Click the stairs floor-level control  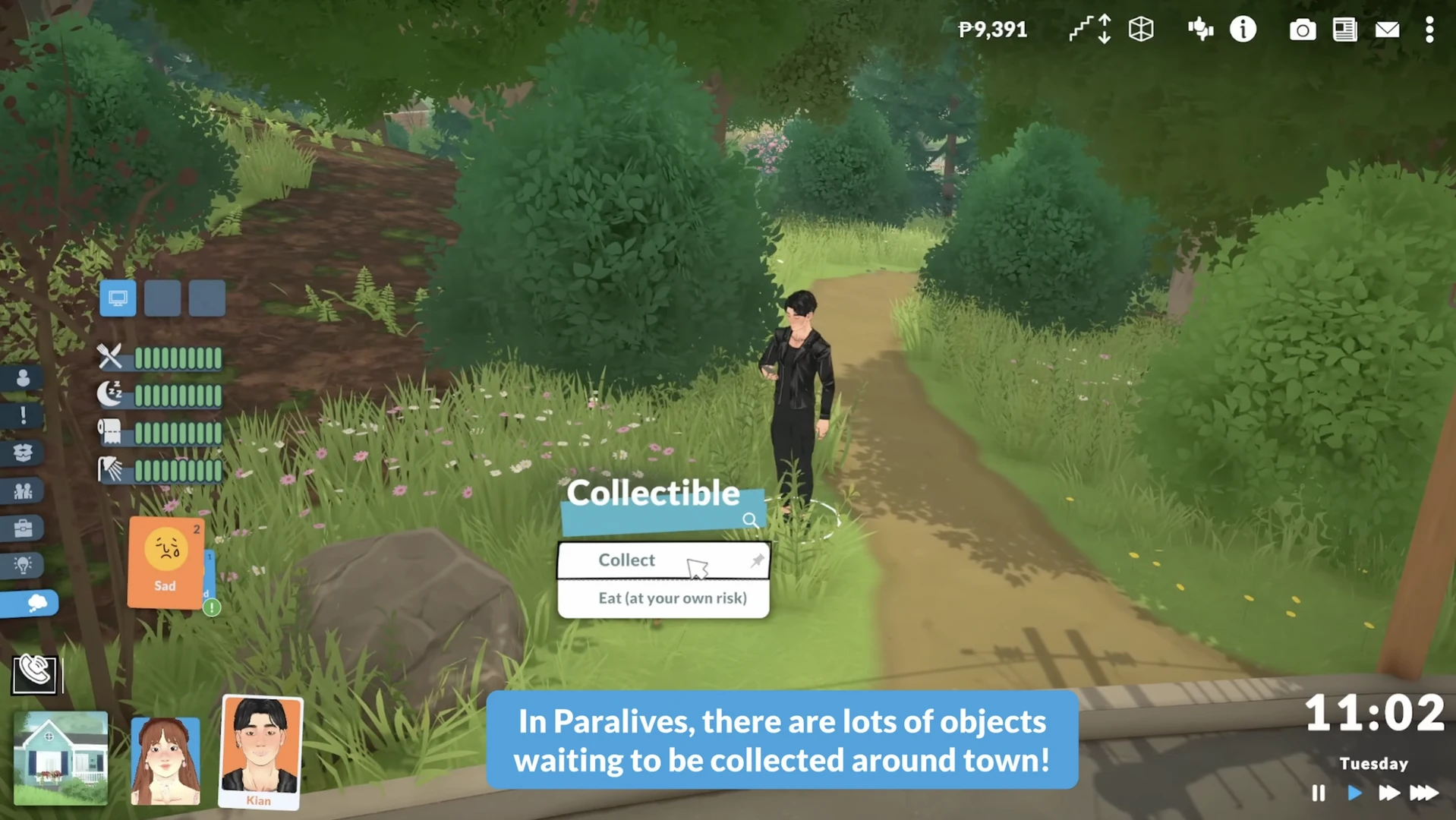coord(1090,30)
